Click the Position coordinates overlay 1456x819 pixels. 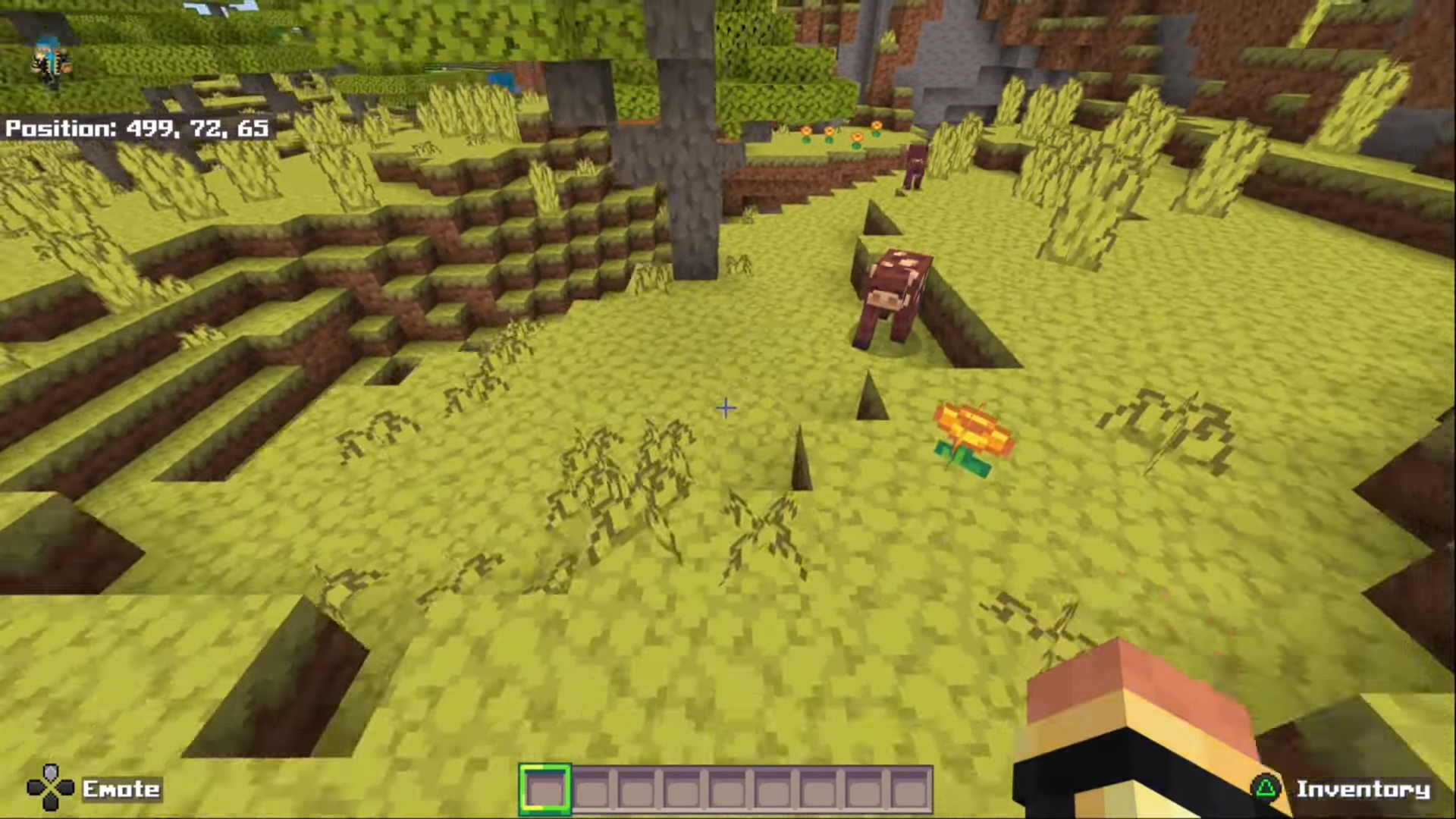[x=135, y=129]
